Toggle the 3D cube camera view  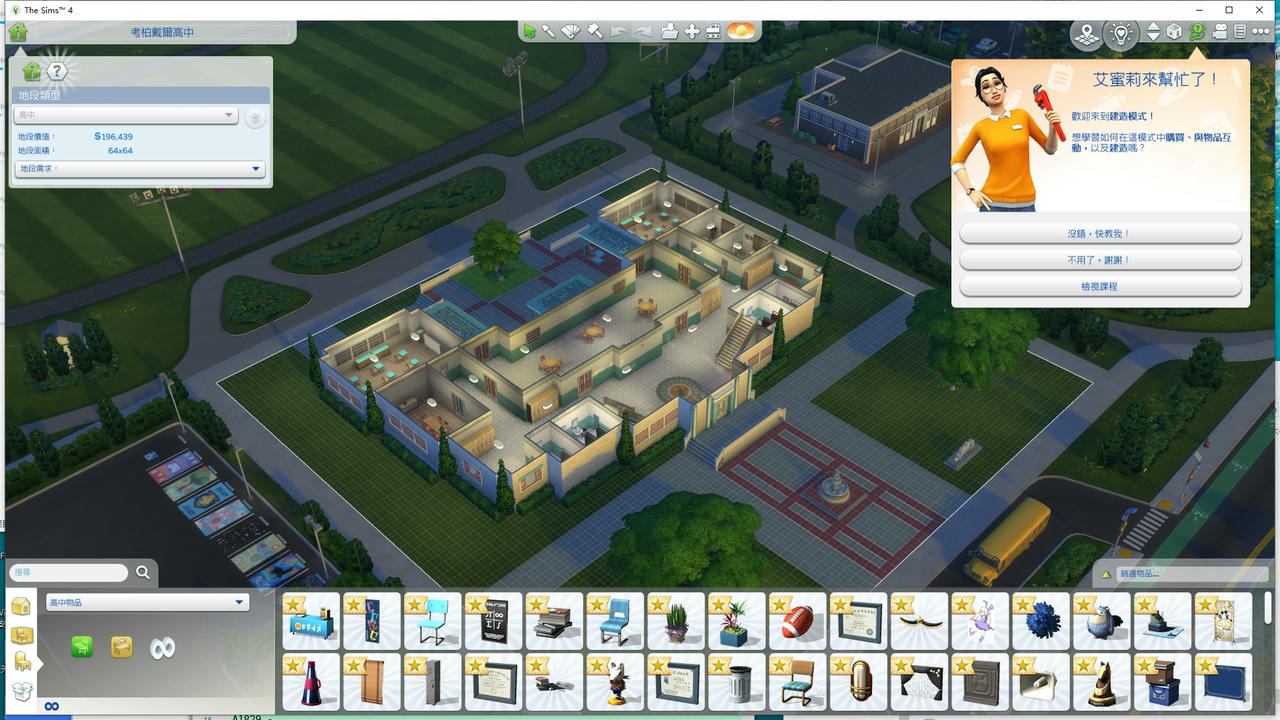click(x=1172, y=32)
